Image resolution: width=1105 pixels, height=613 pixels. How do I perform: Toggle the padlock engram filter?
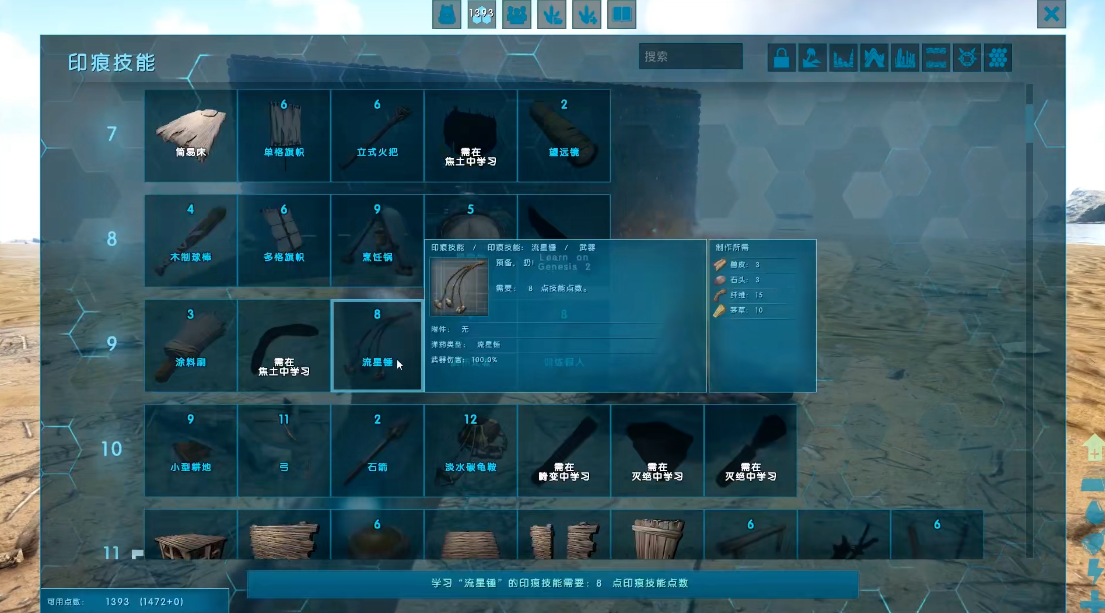coord(782,58)
